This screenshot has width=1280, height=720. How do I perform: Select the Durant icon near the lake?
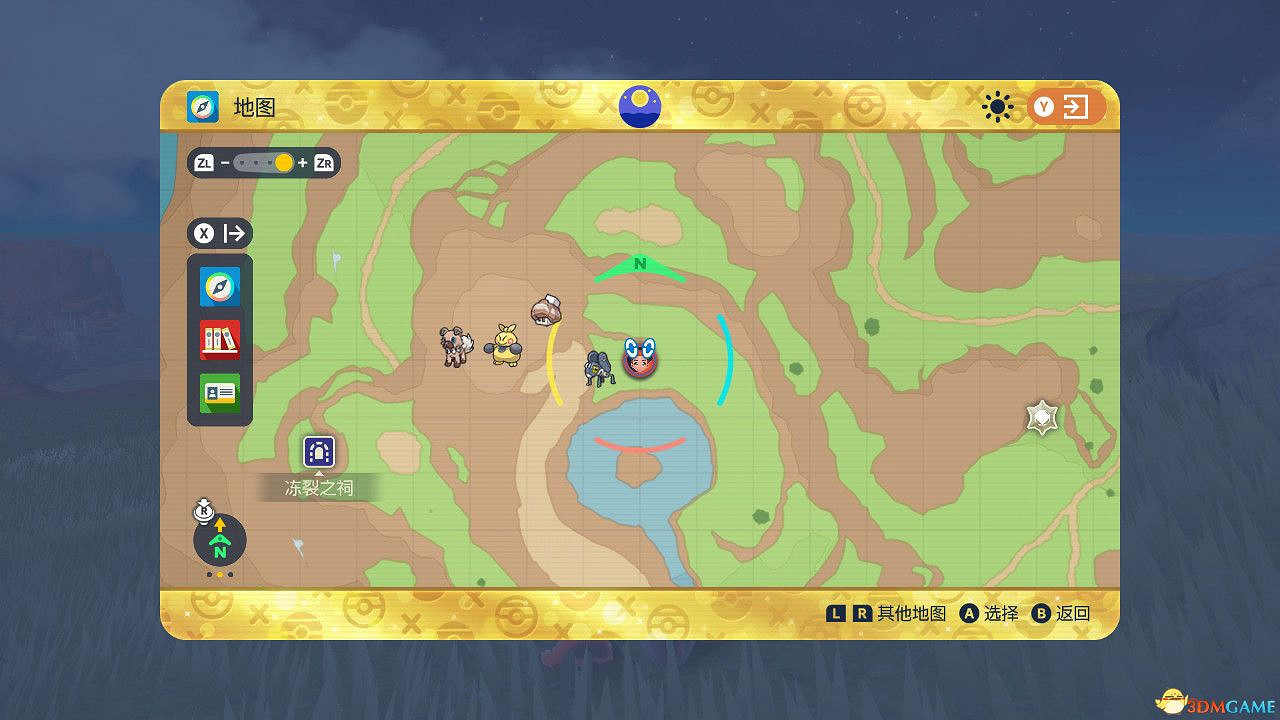pyautogui.click(x=599, y=365)
